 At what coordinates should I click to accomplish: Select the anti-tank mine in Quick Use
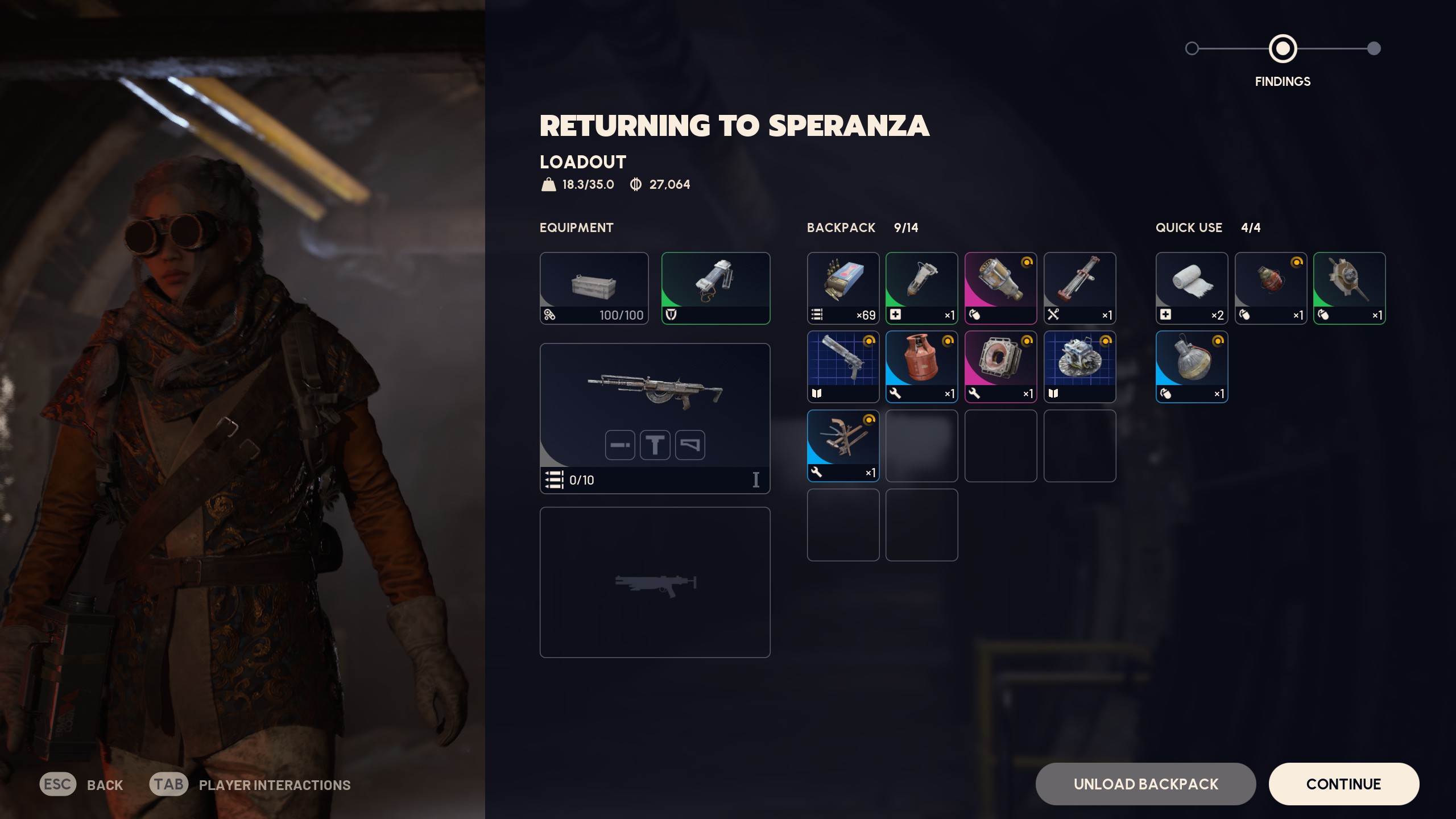pos(1350,287)
